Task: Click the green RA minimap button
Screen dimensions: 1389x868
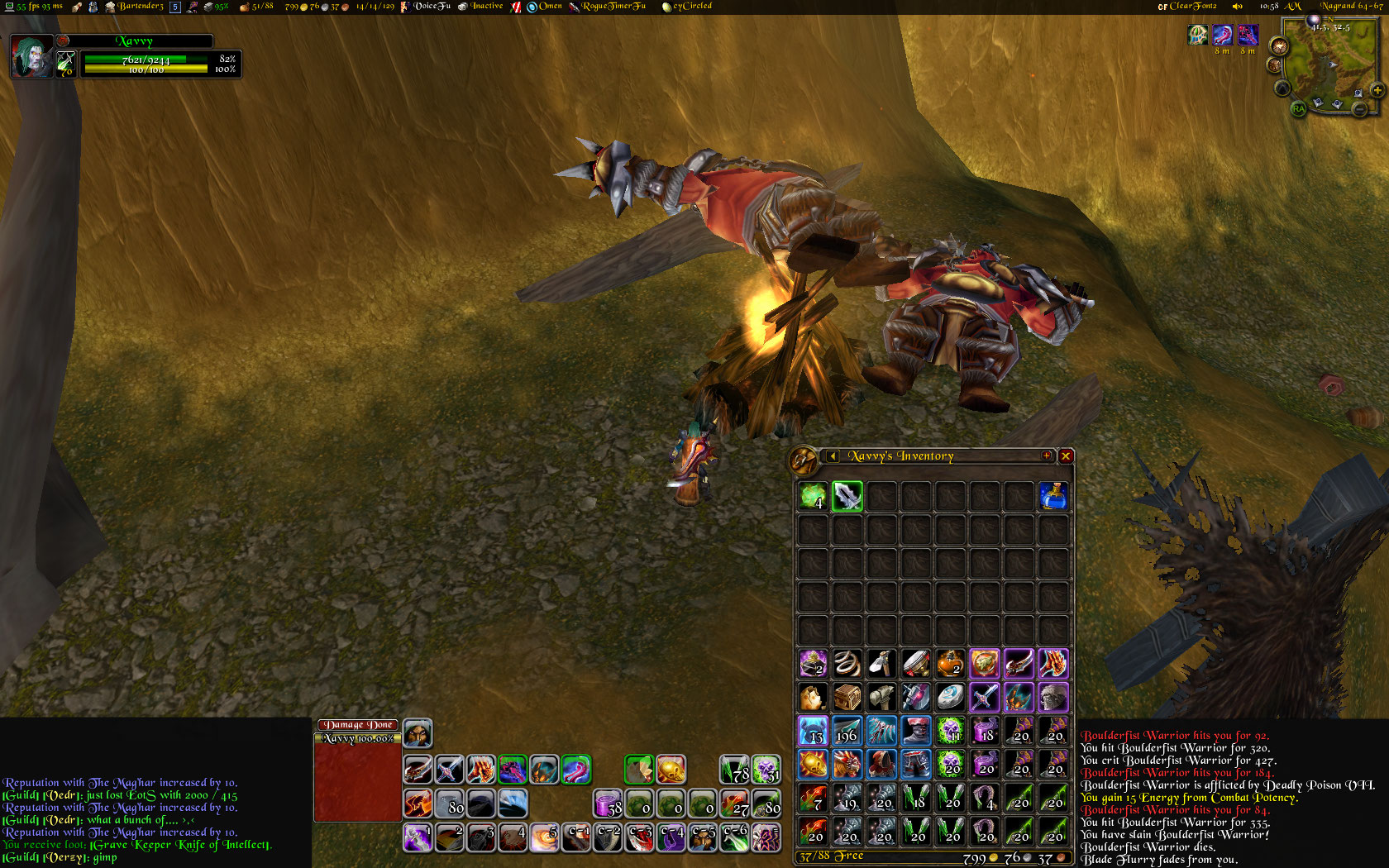Action: click(1298, 108)
